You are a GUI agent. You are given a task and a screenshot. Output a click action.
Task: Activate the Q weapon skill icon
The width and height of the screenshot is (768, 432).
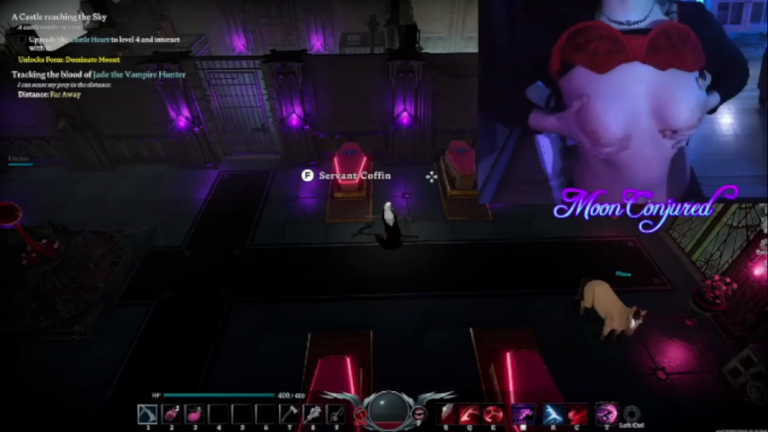pos(469,413)
